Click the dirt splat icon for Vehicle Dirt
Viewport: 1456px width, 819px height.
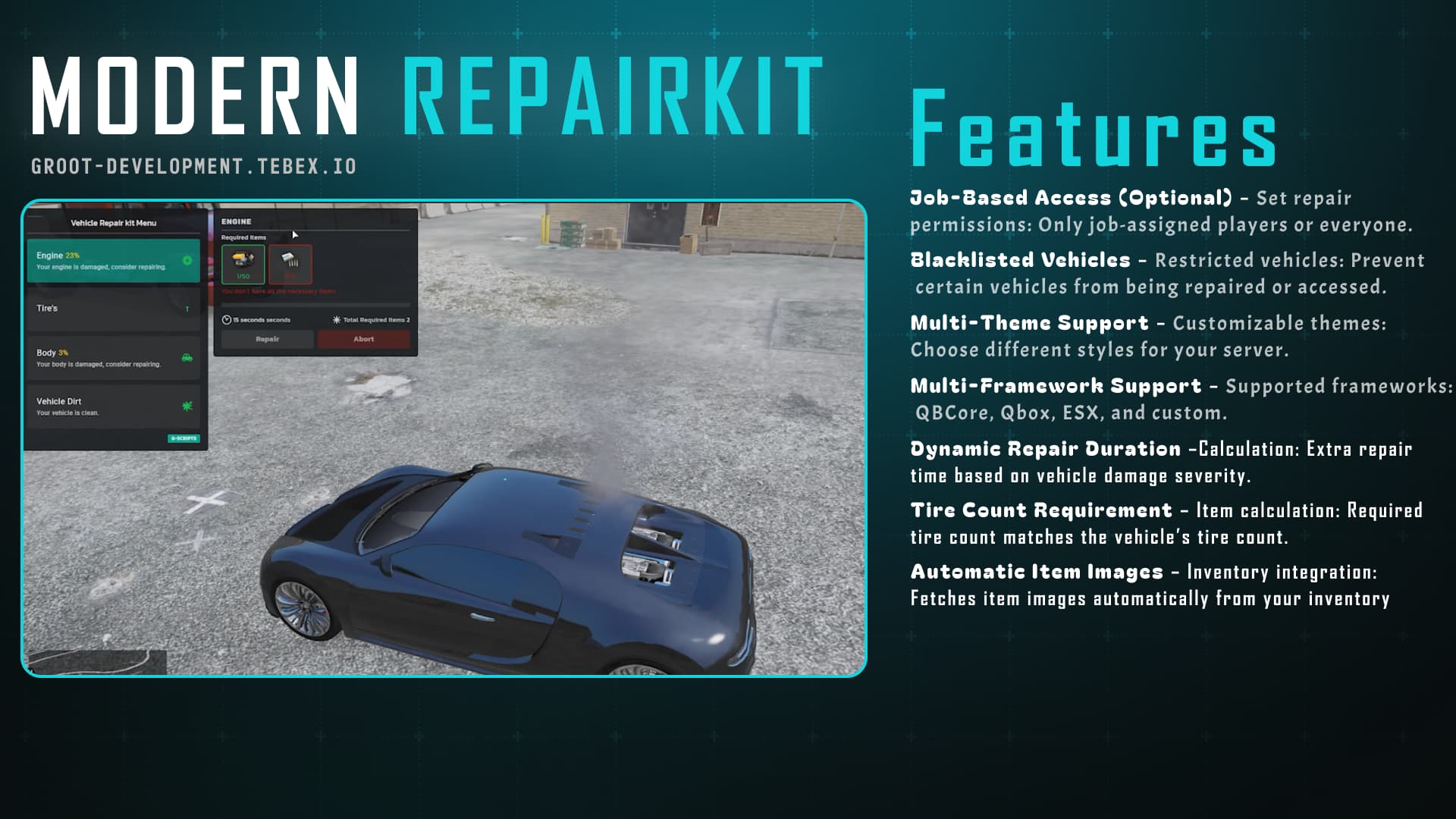(x=187, y=406)
